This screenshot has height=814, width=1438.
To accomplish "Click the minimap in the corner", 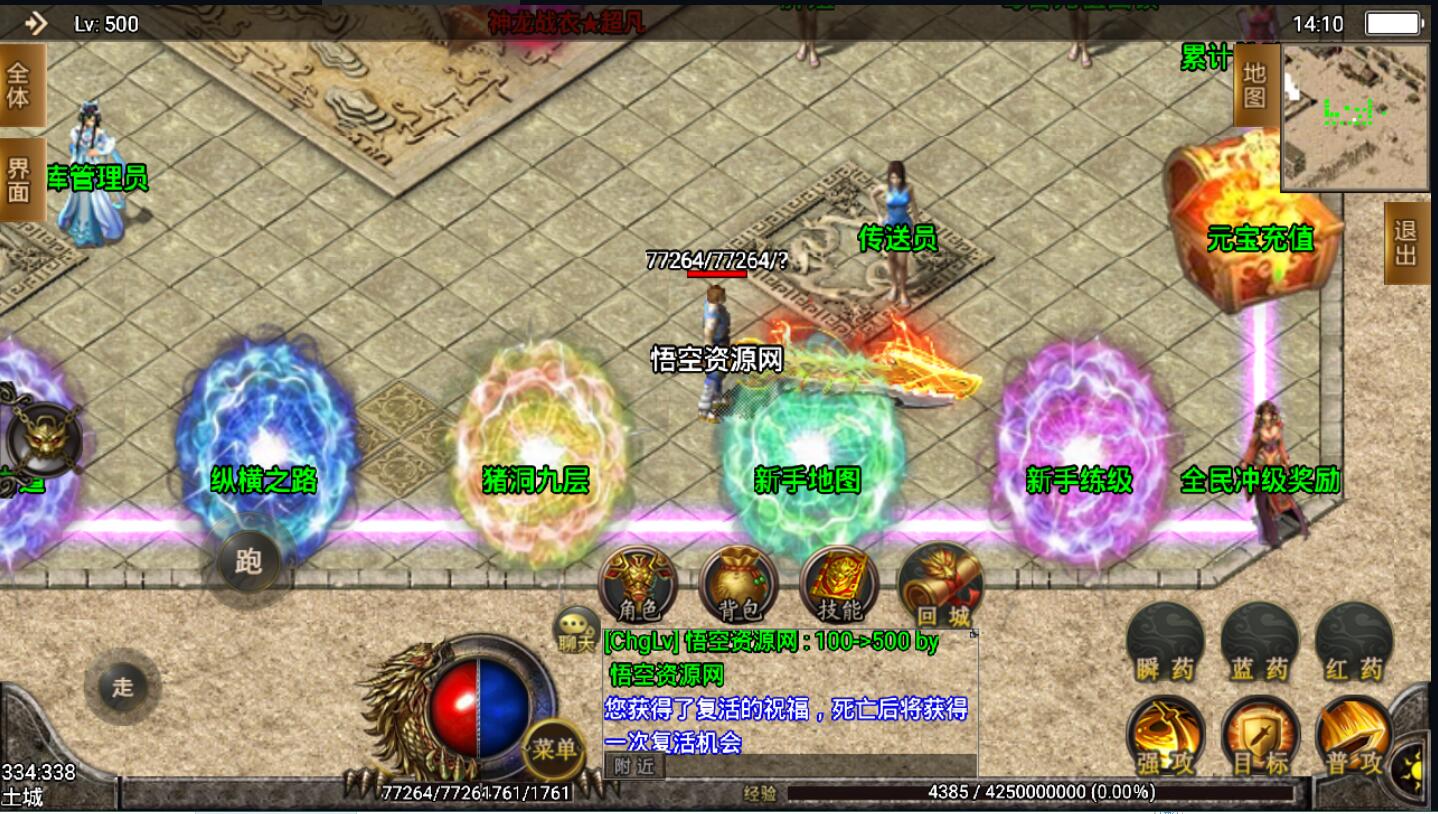I will (x=1355, y=116).
